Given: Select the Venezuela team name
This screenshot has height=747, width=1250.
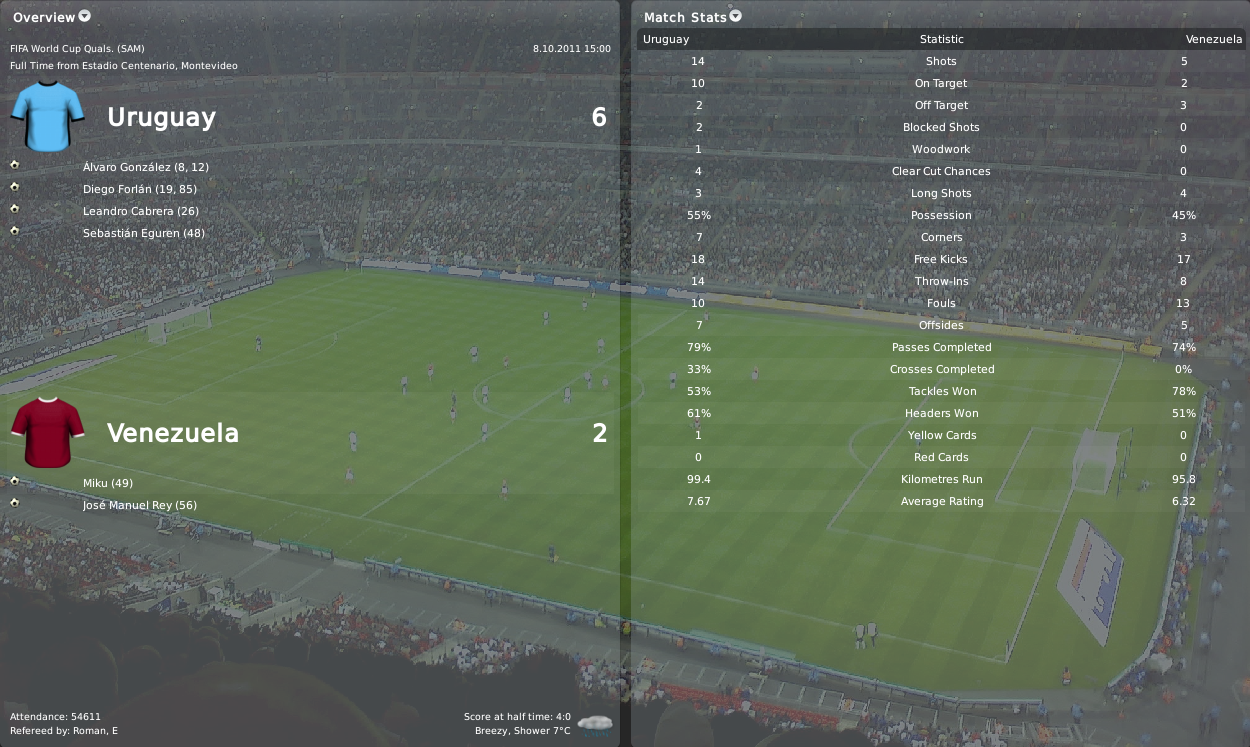Looking at the screenshot, I should pyautogui.click(x=172, y=433).
